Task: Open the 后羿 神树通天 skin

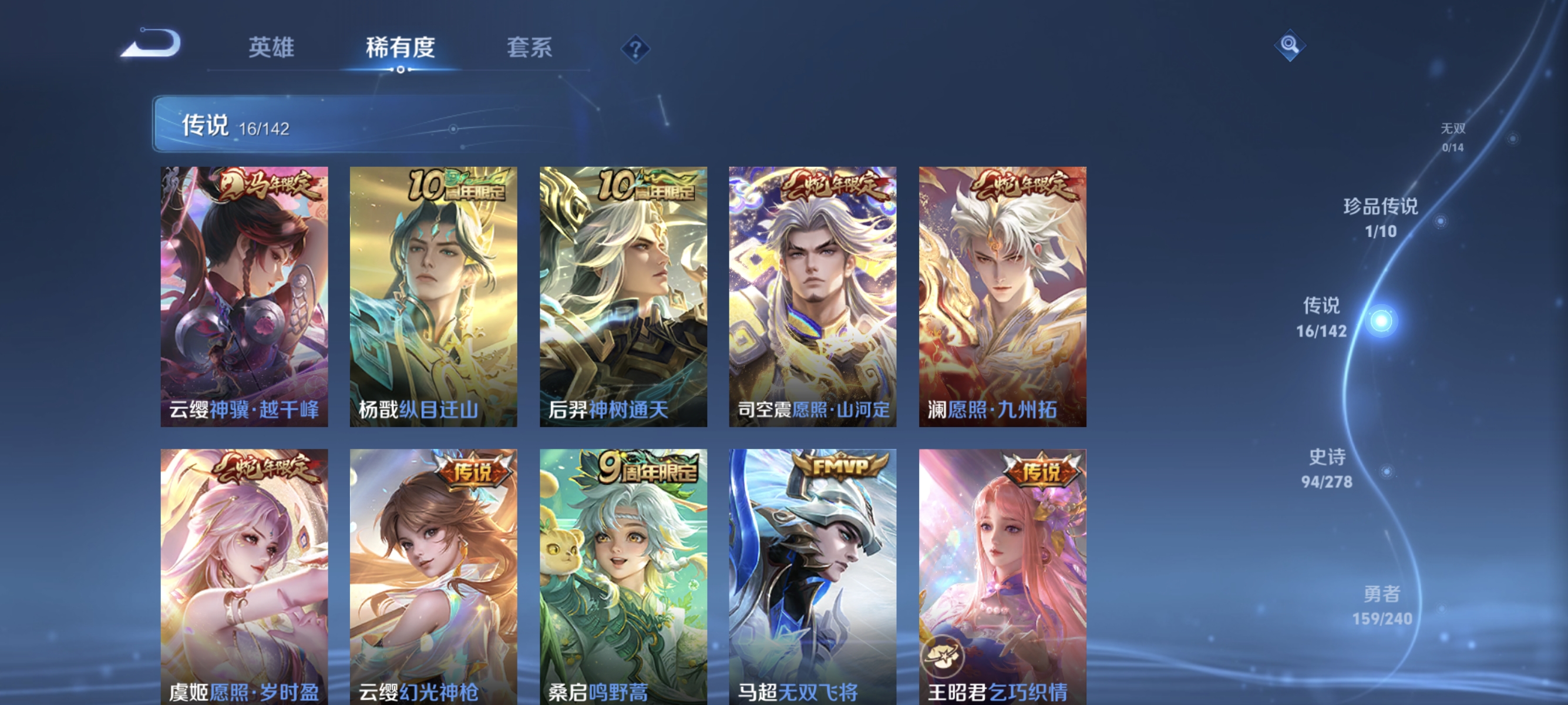Action: pos(624,298)
